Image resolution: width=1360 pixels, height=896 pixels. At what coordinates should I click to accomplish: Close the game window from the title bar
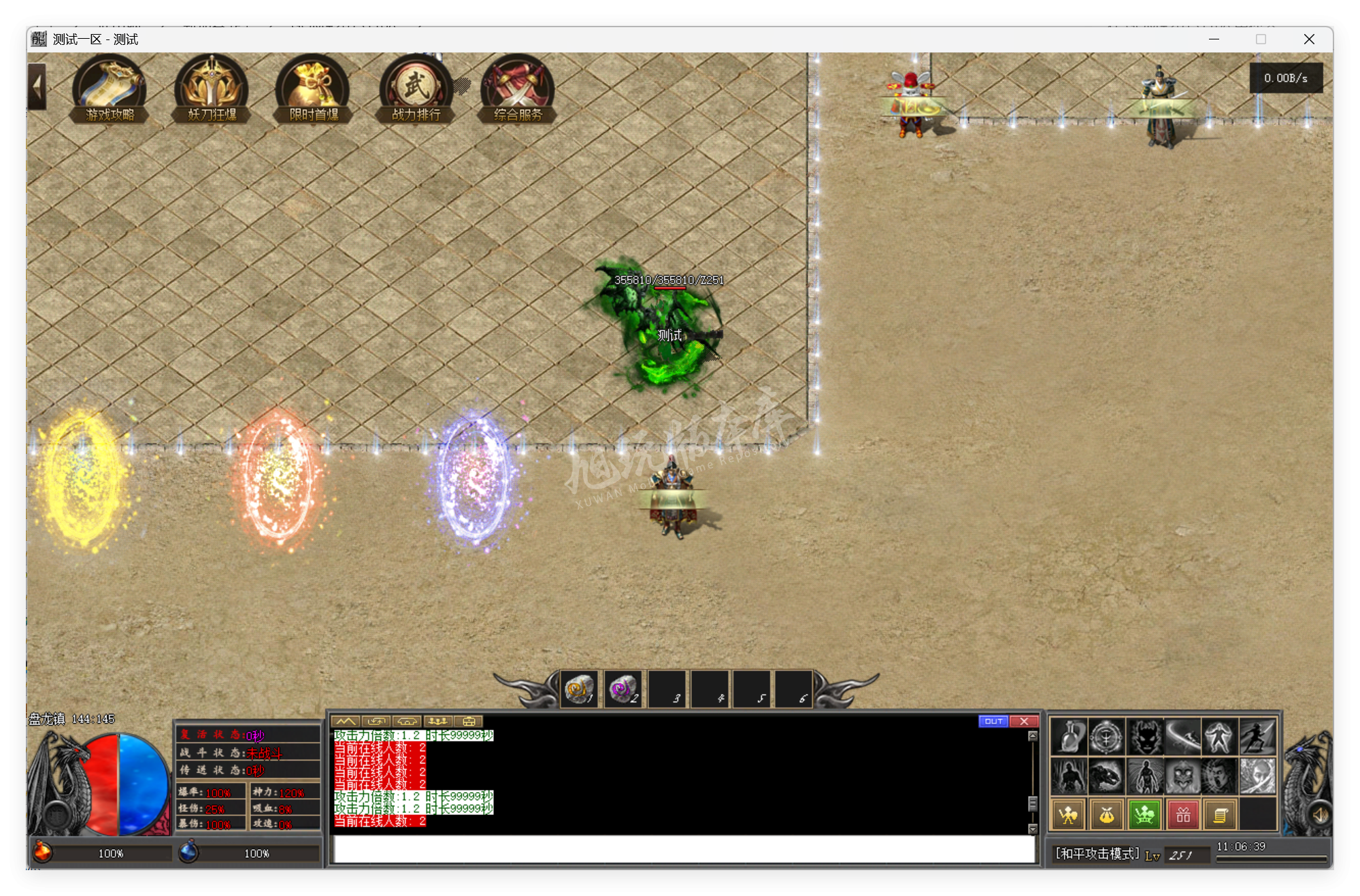(1309, 39)
